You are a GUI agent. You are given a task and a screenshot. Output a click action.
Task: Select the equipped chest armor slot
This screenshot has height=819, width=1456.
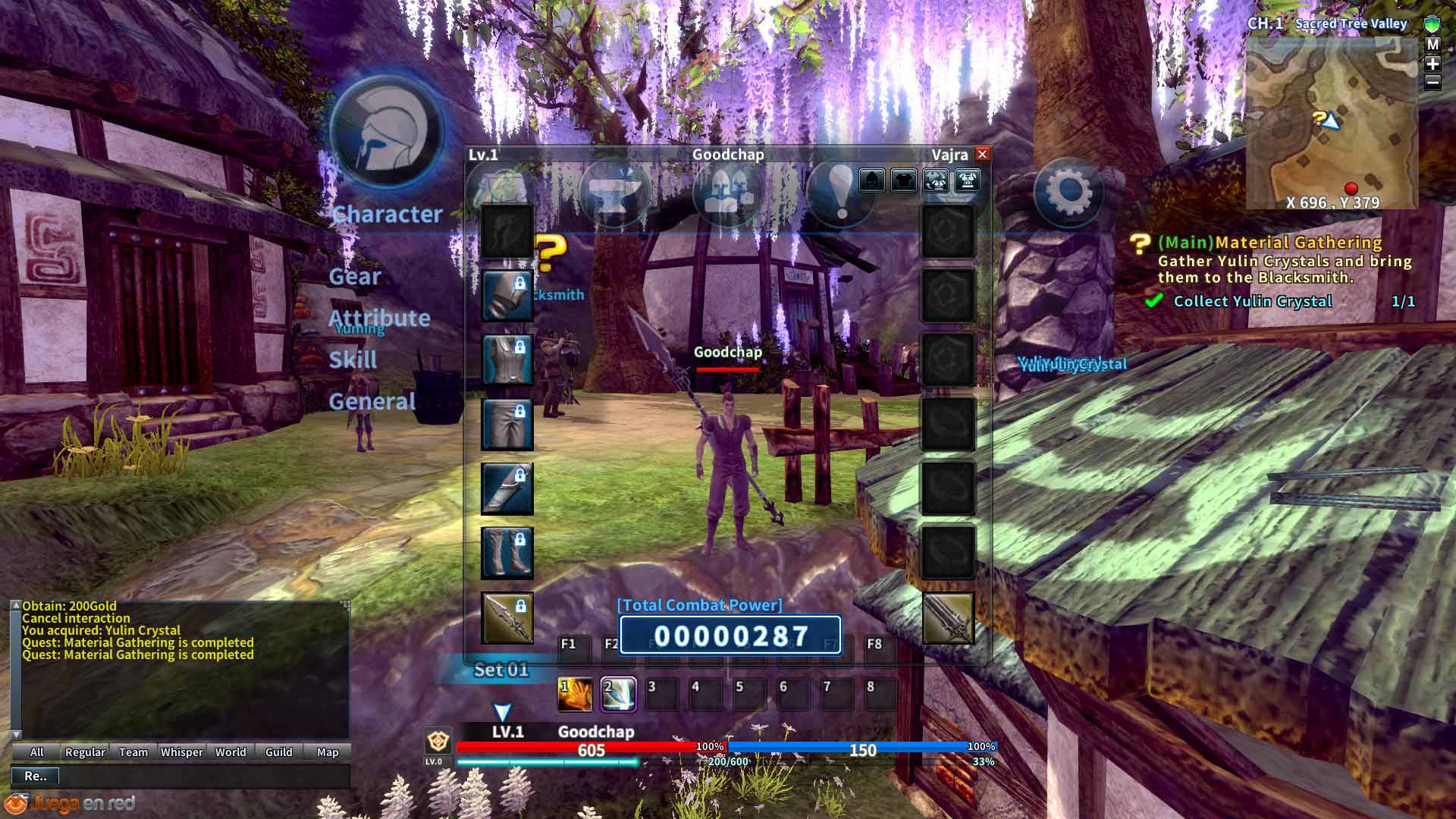[x=507, y=359]
